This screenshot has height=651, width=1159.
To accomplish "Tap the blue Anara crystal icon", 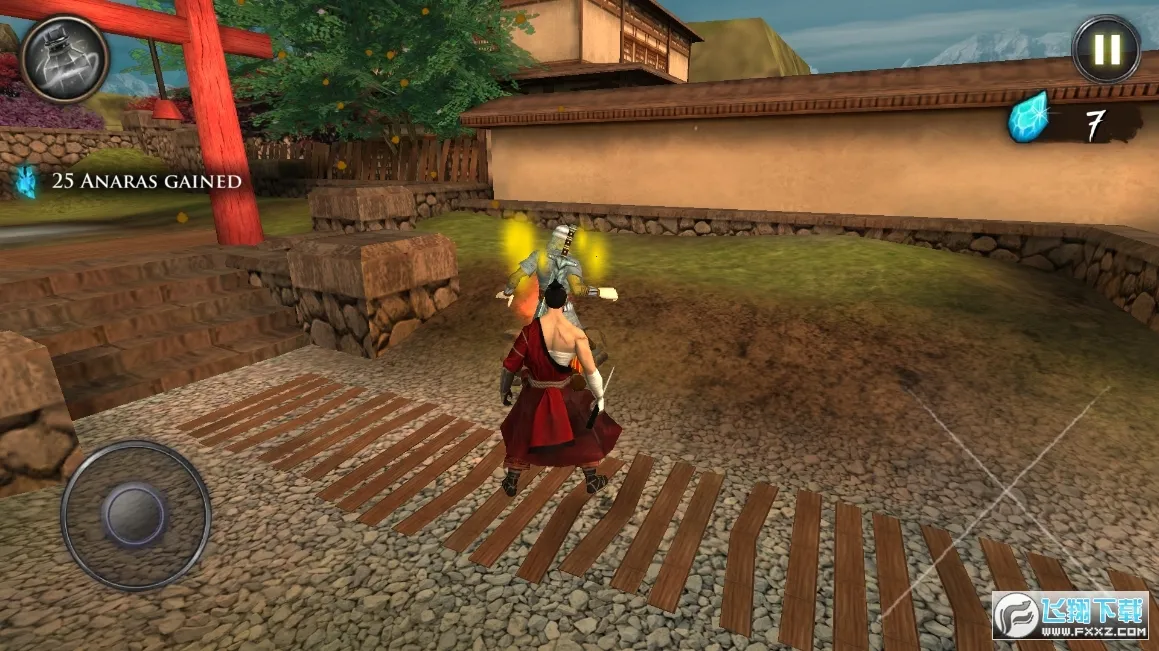I will tap(1028, 118).
